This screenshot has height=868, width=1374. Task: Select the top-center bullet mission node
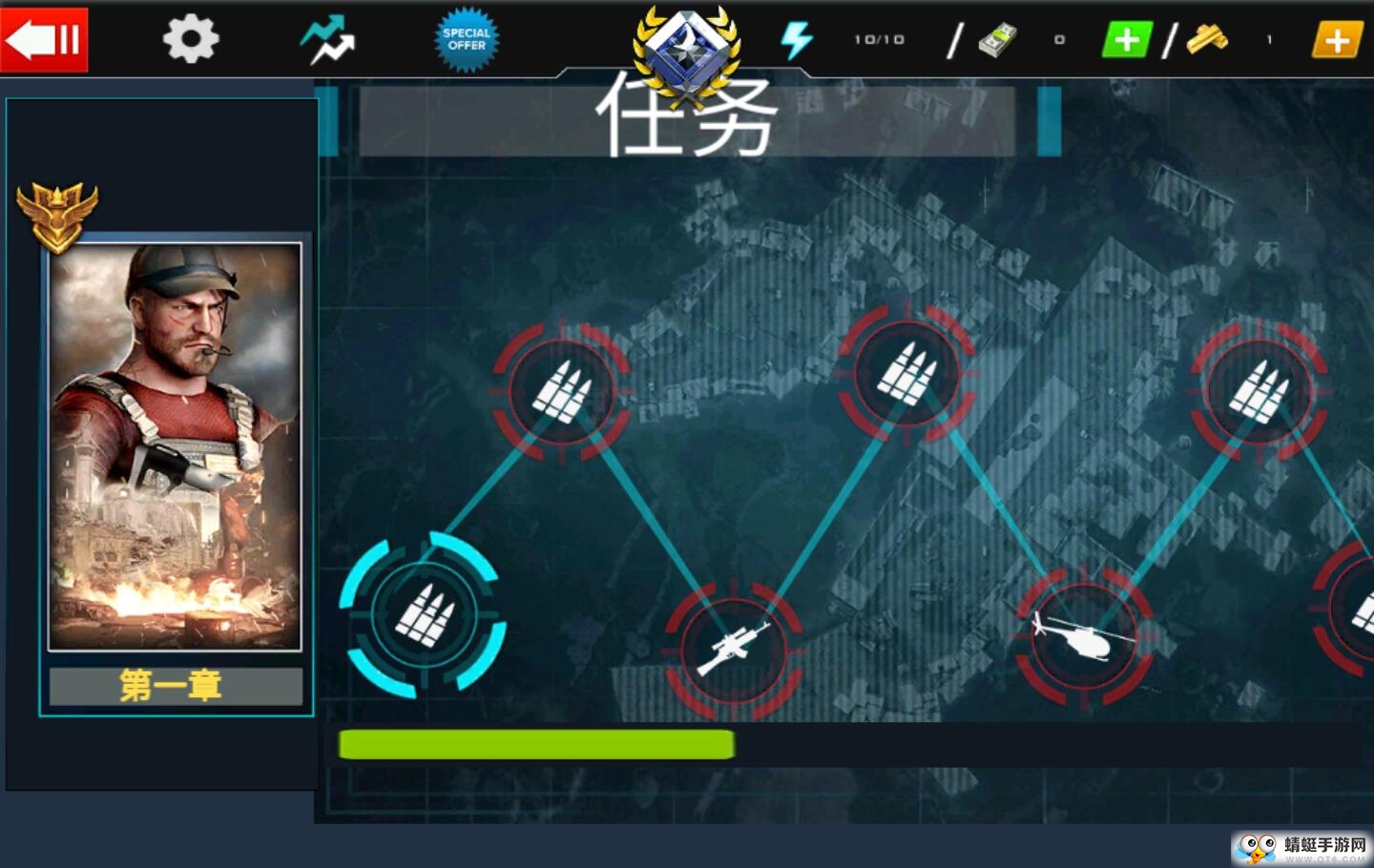[x=906, y=375]
